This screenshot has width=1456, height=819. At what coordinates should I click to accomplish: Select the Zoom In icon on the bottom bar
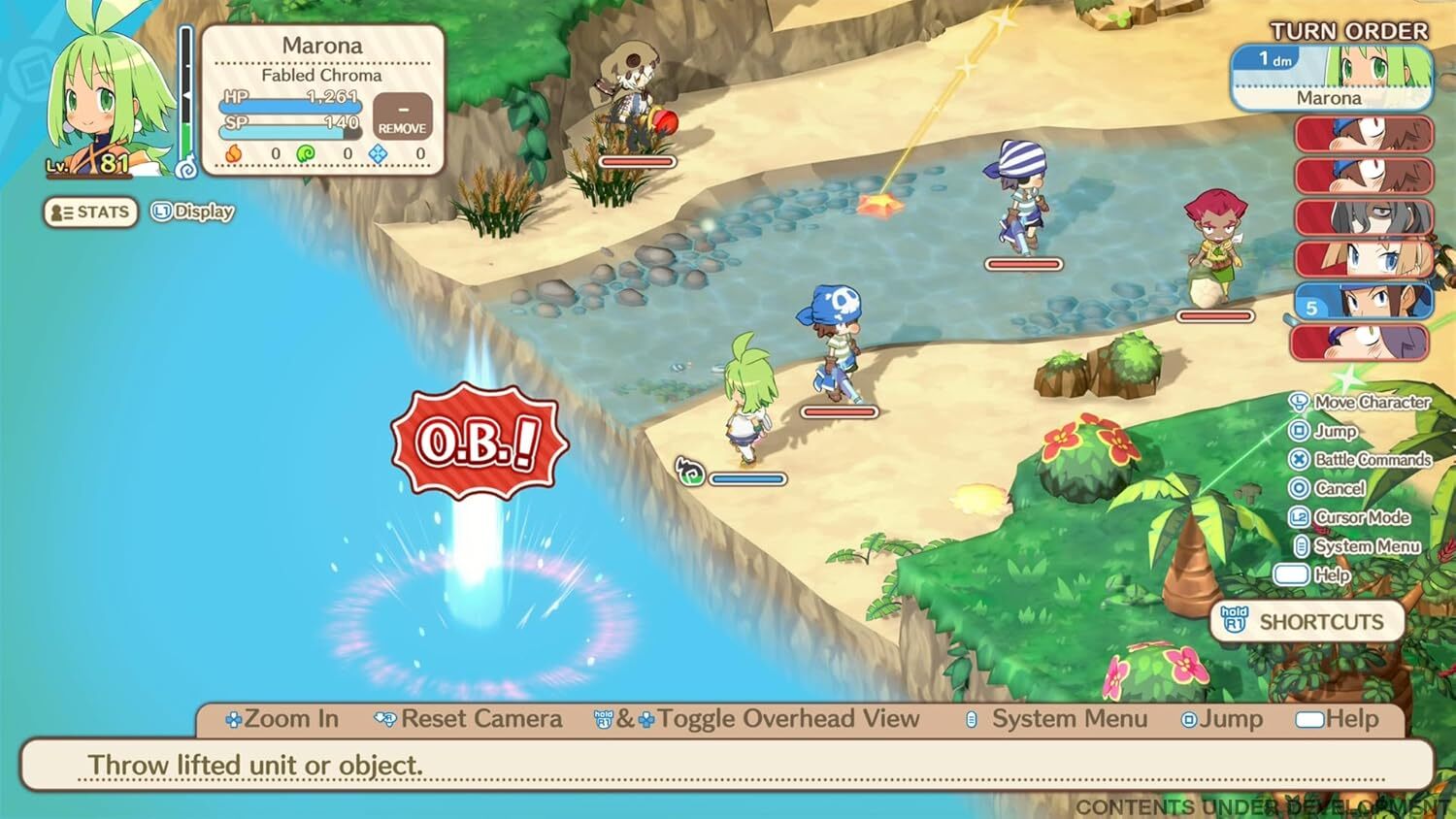[233, 719]
